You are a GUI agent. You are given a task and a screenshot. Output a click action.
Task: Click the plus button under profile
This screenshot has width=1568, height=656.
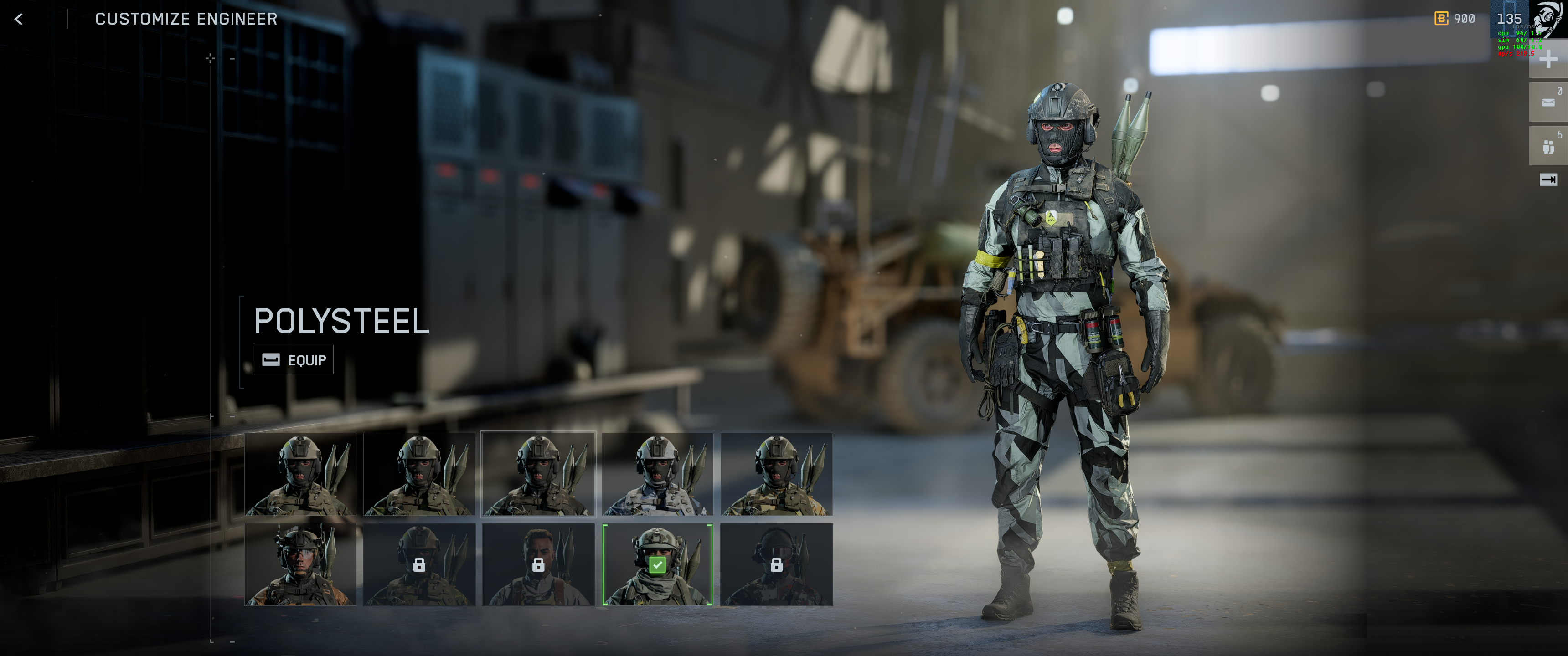(x=1548, y=60)
